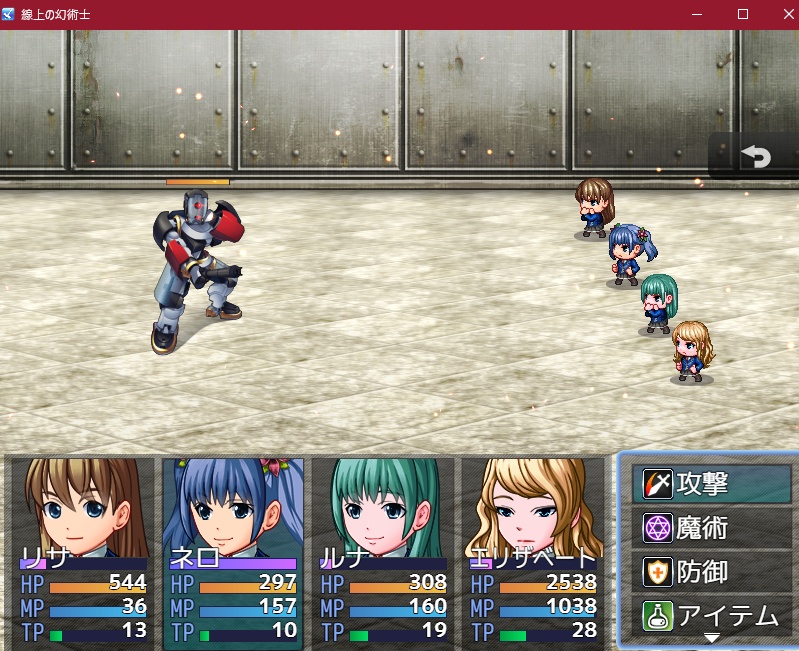
Task: Click the back arrow button
Action: coord(755,157)
